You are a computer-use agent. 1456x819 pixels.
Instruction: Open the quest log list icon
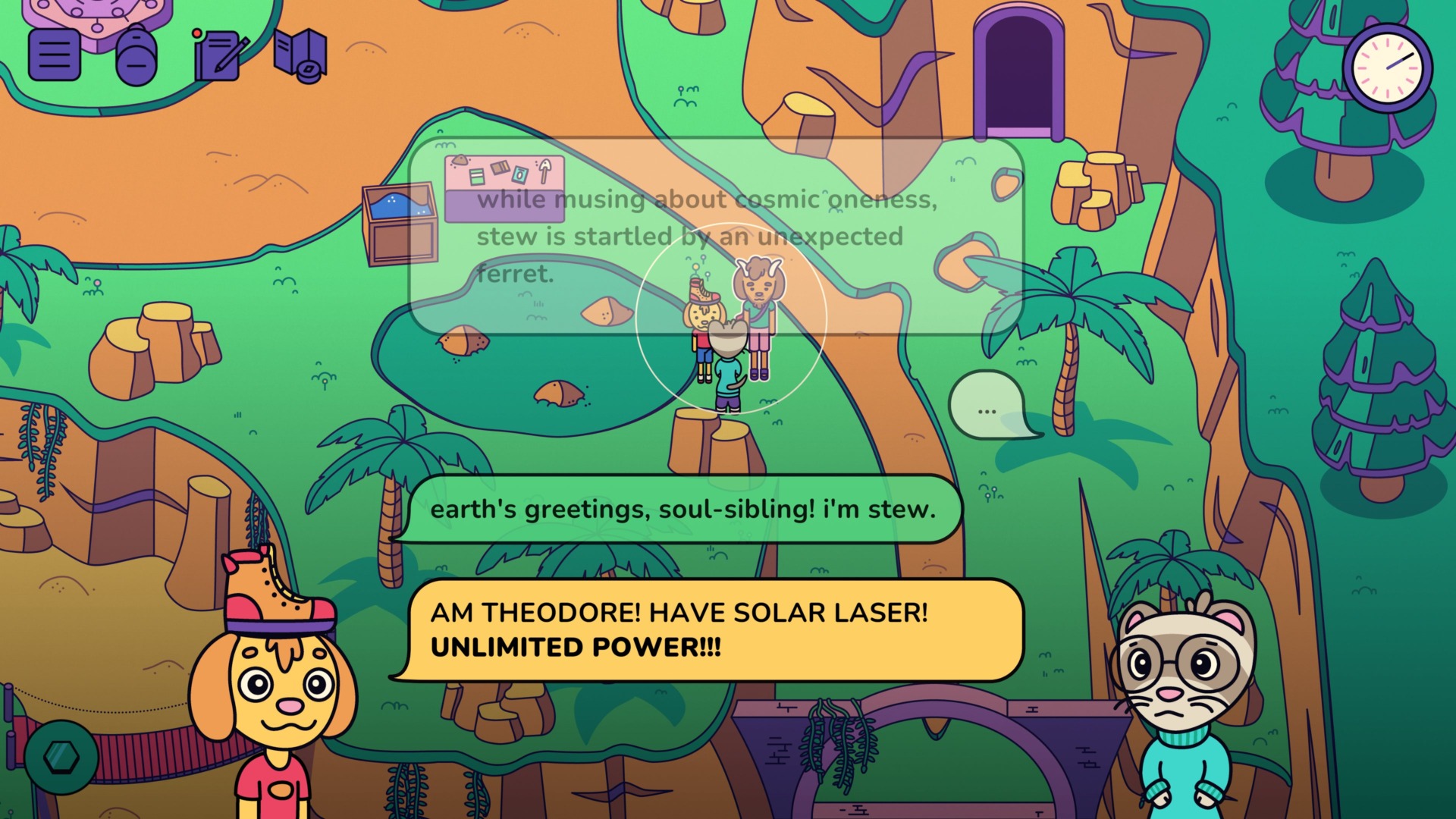55,55
